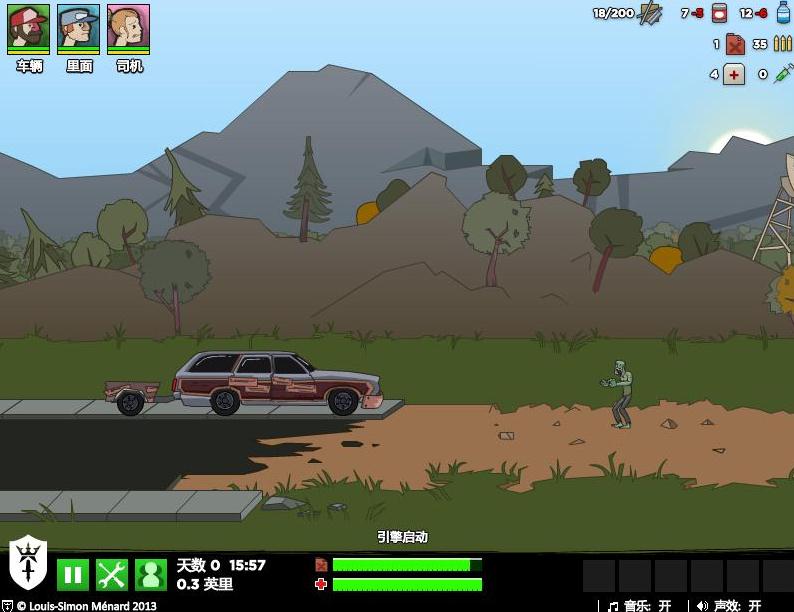Open the green survivor character panel

(151, 574)
